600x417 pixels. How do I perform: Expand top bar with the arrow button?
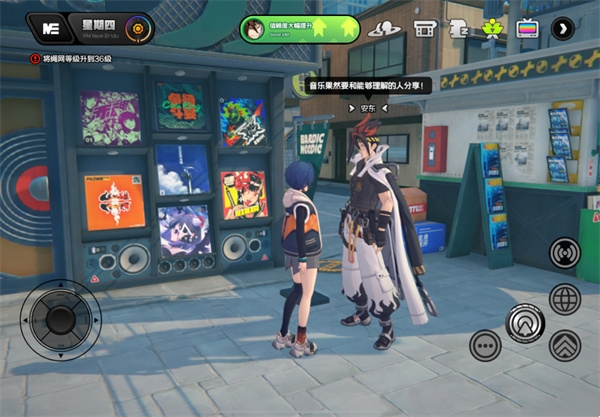click(x=563, y=29)
